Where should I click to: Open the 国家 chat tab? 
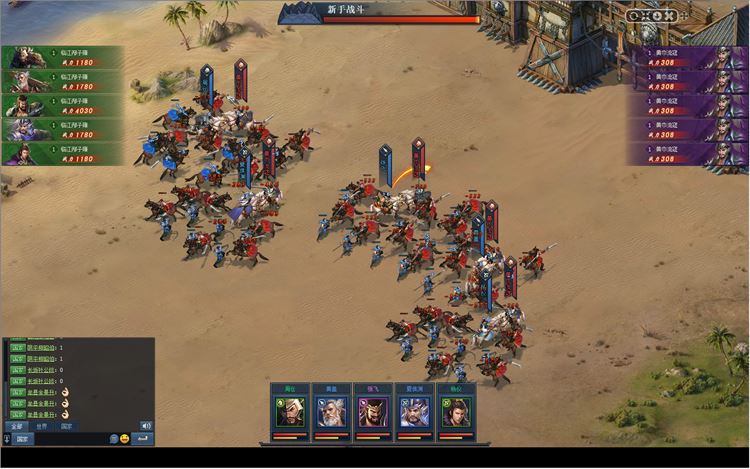point(67,426)
